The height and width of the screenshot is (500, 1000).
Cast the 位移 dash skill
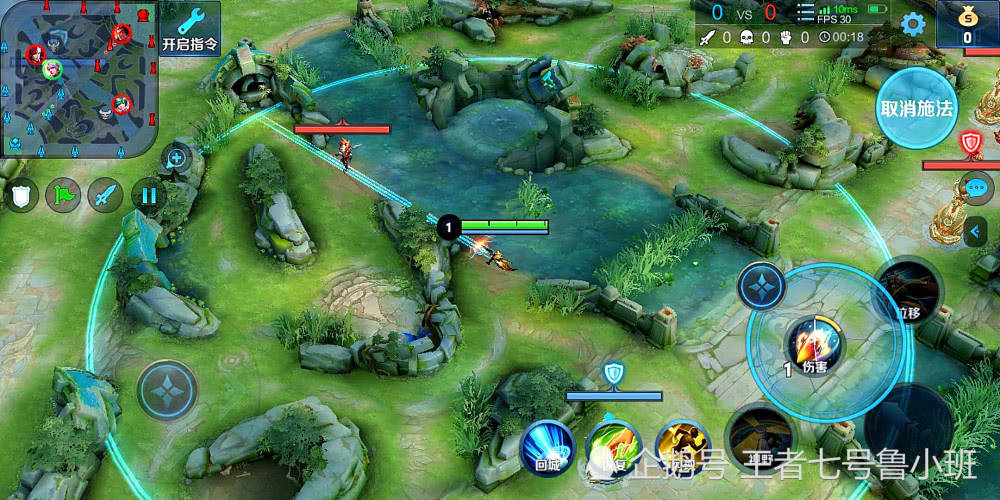point(908,292)
